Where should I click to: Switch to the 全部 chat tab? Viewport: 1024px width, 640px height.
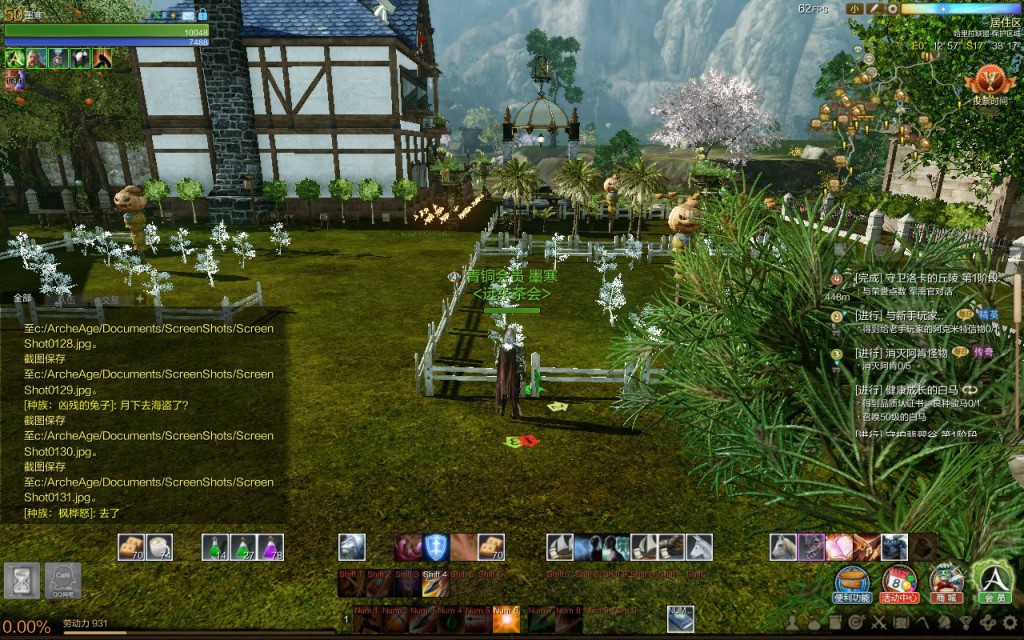point(22,298)
